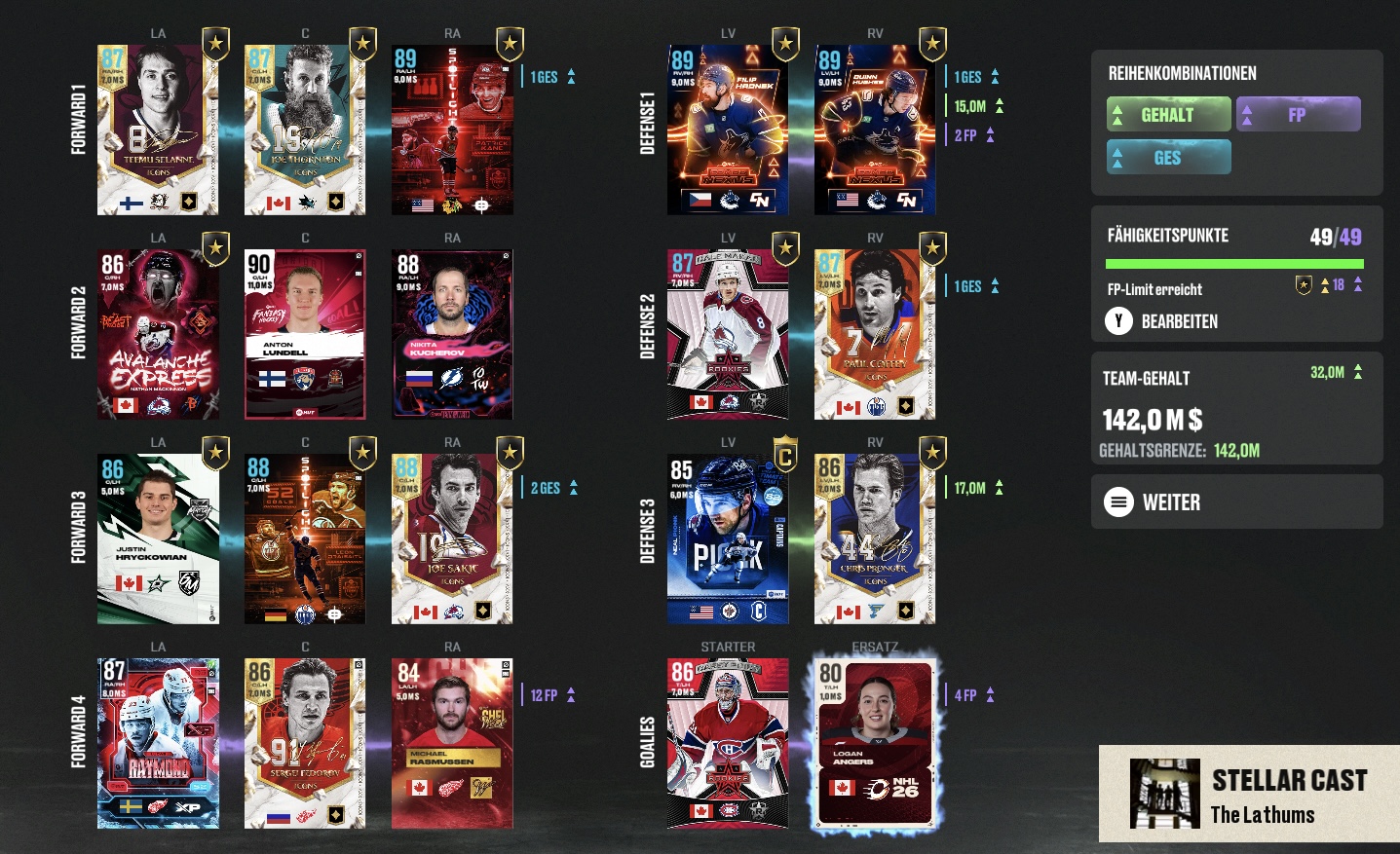Choose the Michael Rasmussen card
This screenshot has height=854, width=1400.
(452, 743)
